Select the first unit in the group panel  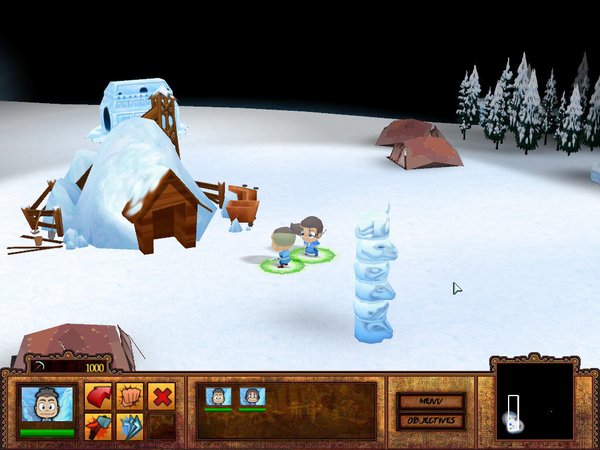pos(218,397)
